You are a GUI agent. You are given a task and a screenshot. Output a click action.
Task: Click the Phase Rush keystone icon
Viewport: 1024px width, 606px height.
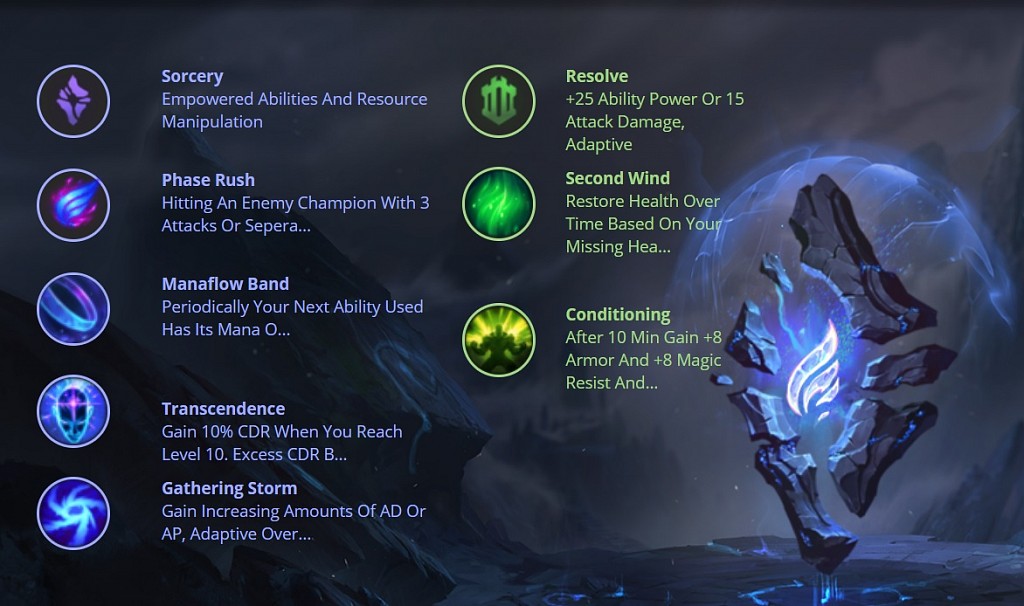pyautogui.click(x=73, y=205)
